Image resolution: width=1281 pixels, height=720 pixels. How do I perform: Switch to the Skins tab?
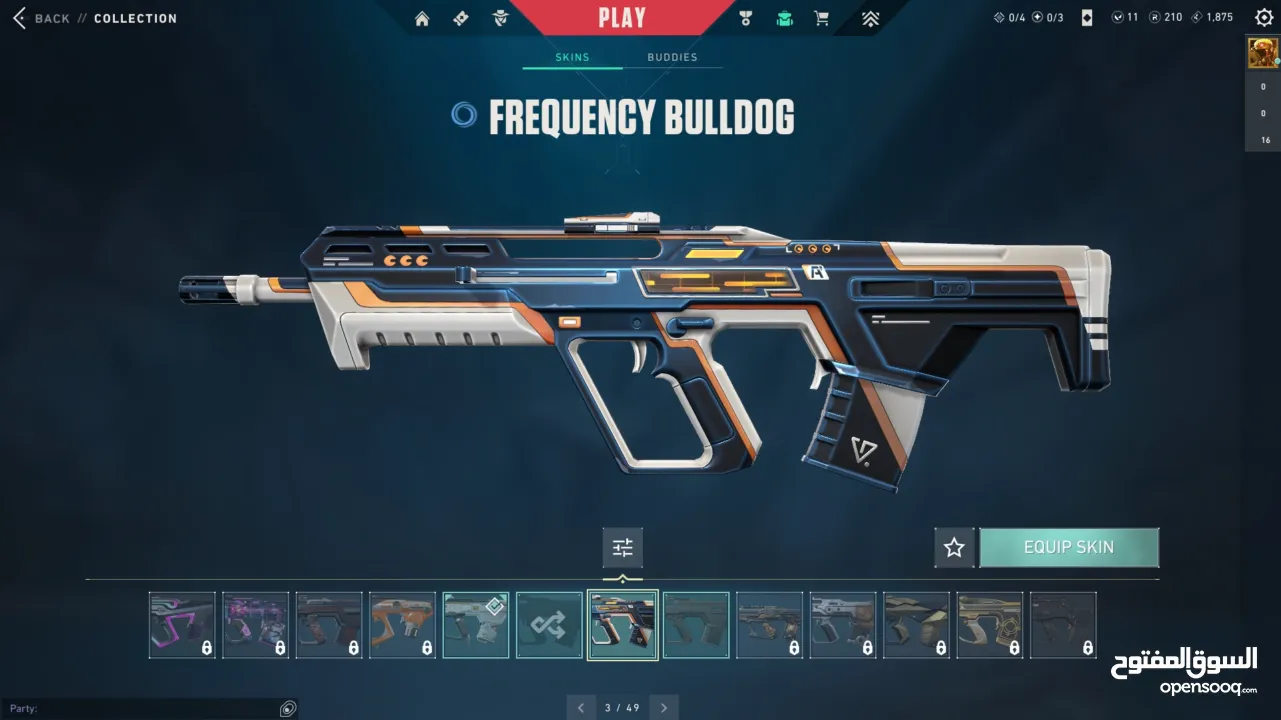click(572, 57)
